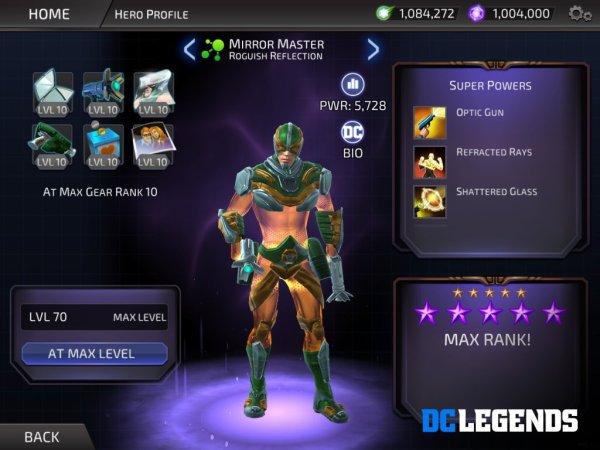Select the blue ray gun gear slot

click(x=102, y=91)
